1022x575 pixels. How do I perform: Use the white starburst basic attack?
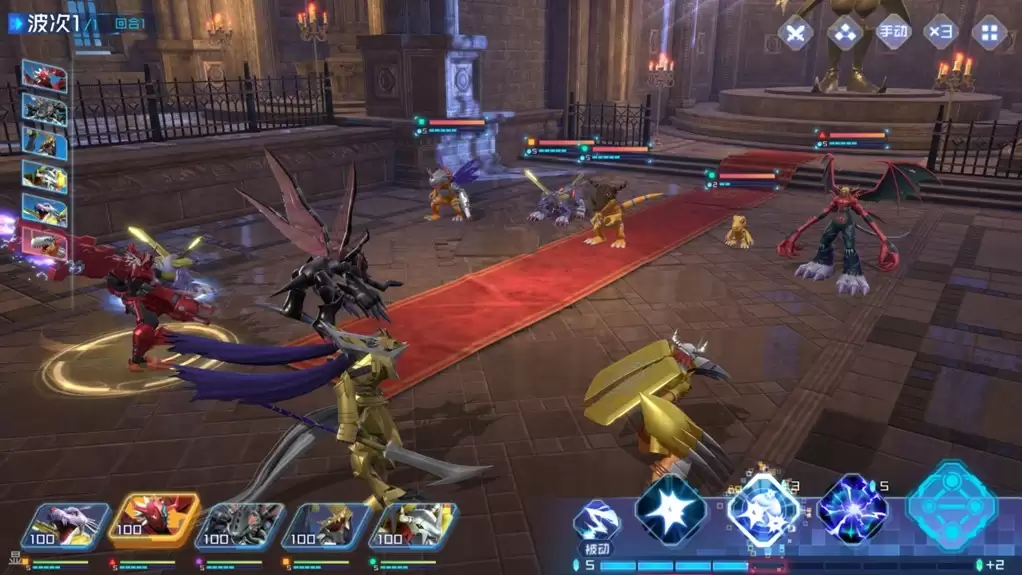click(671, 509)
